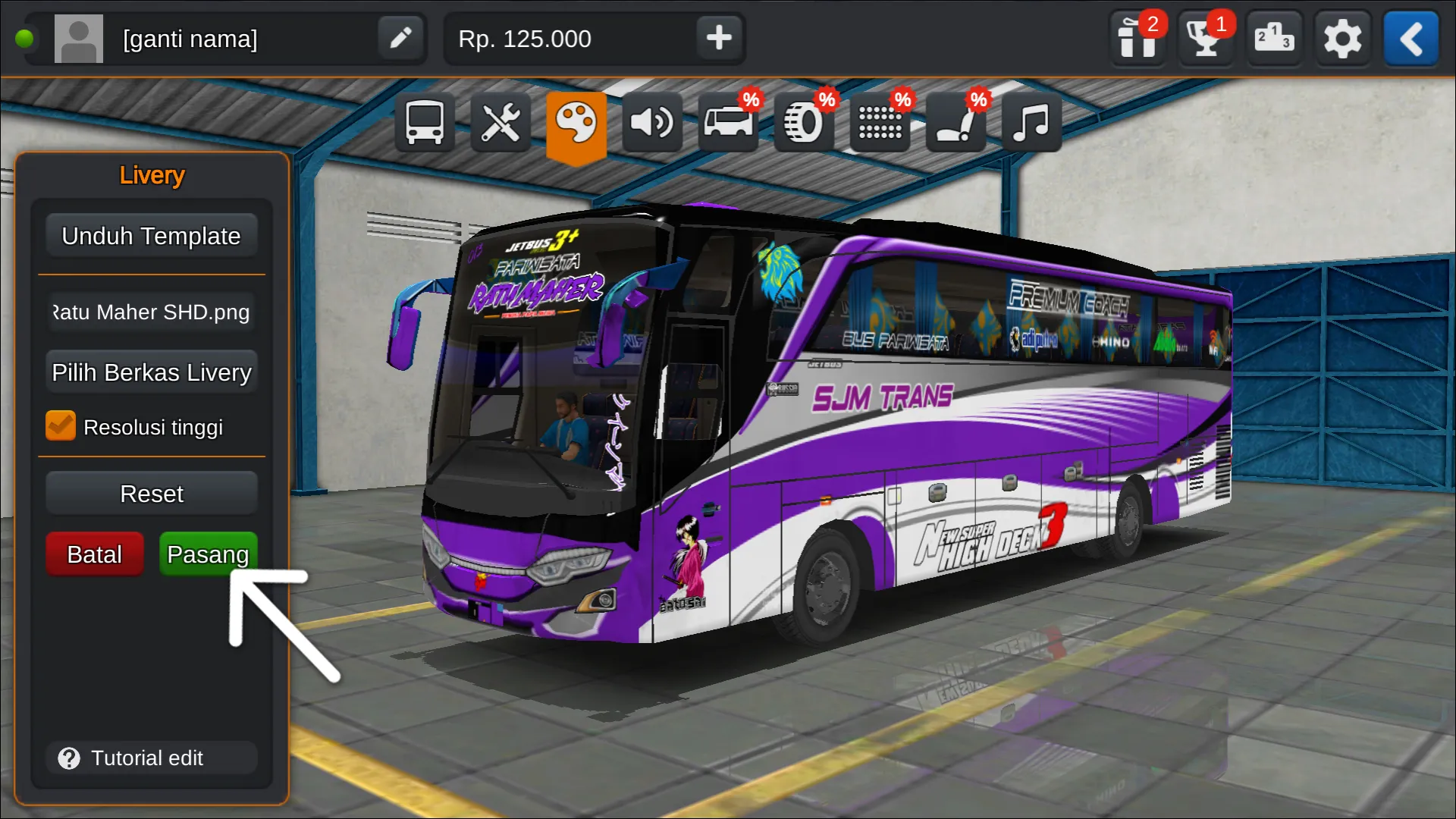Open the wheel rim customization tab
The image size is (1456, 819).
803,122
